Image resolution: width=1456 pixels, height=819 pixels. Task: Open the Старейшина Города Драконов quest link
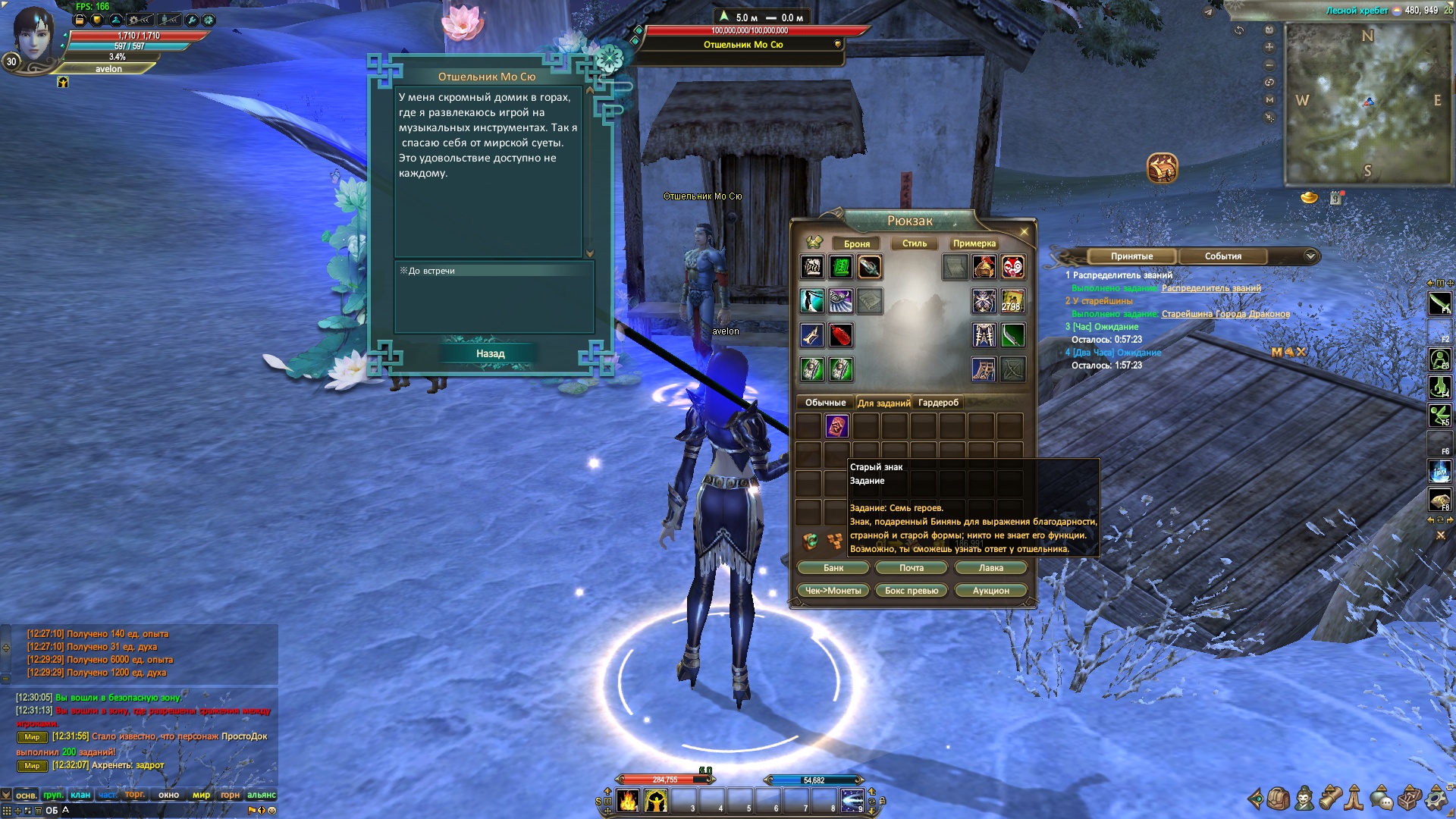point(1225,314)
